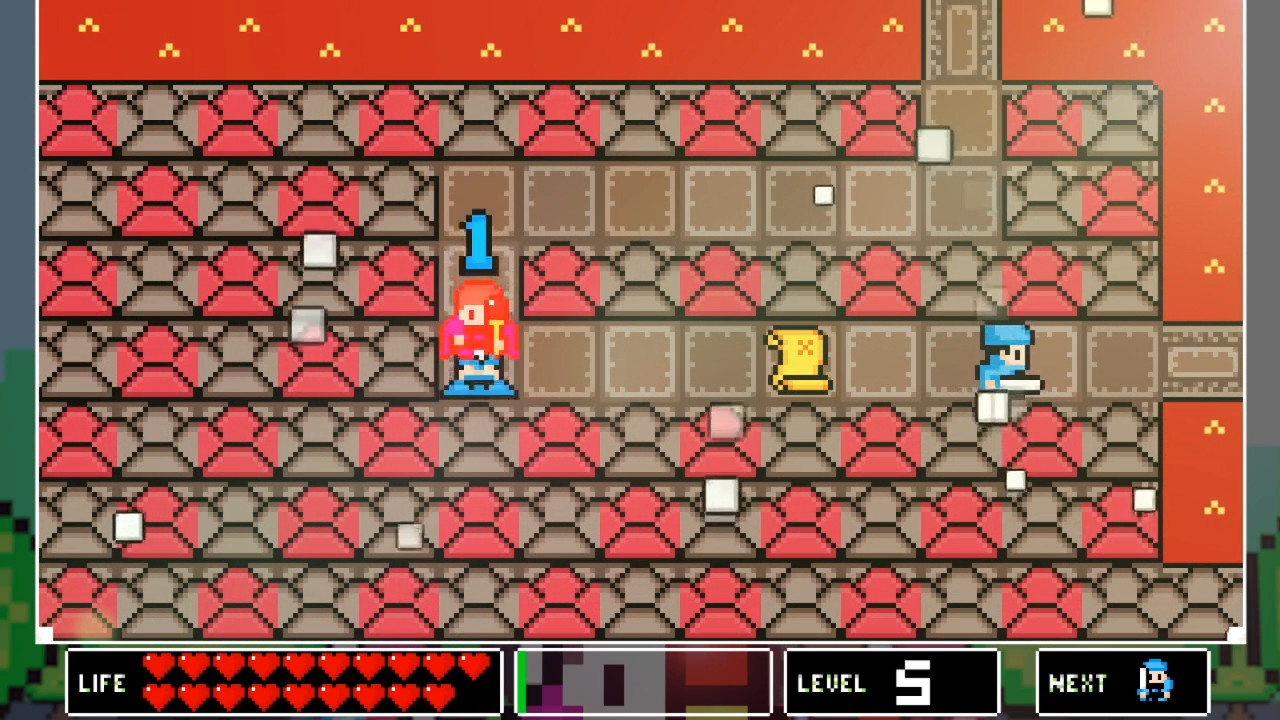
Task: Click the LIFE label text
Action: pyautogui.click(x=101, y=683)
